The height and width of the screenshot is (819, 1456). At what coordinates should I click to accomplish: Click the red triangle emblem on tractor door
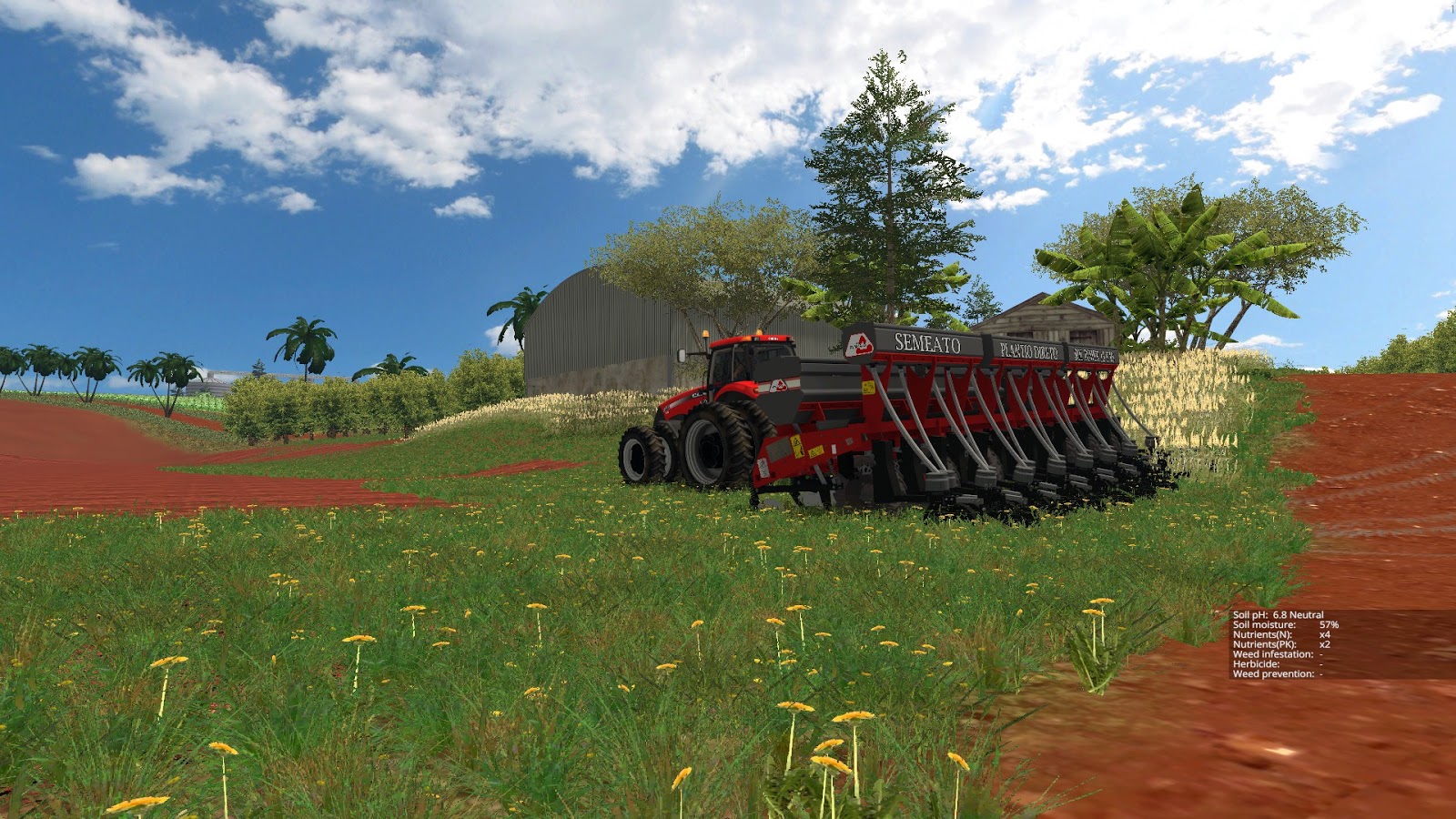[780, 387]
